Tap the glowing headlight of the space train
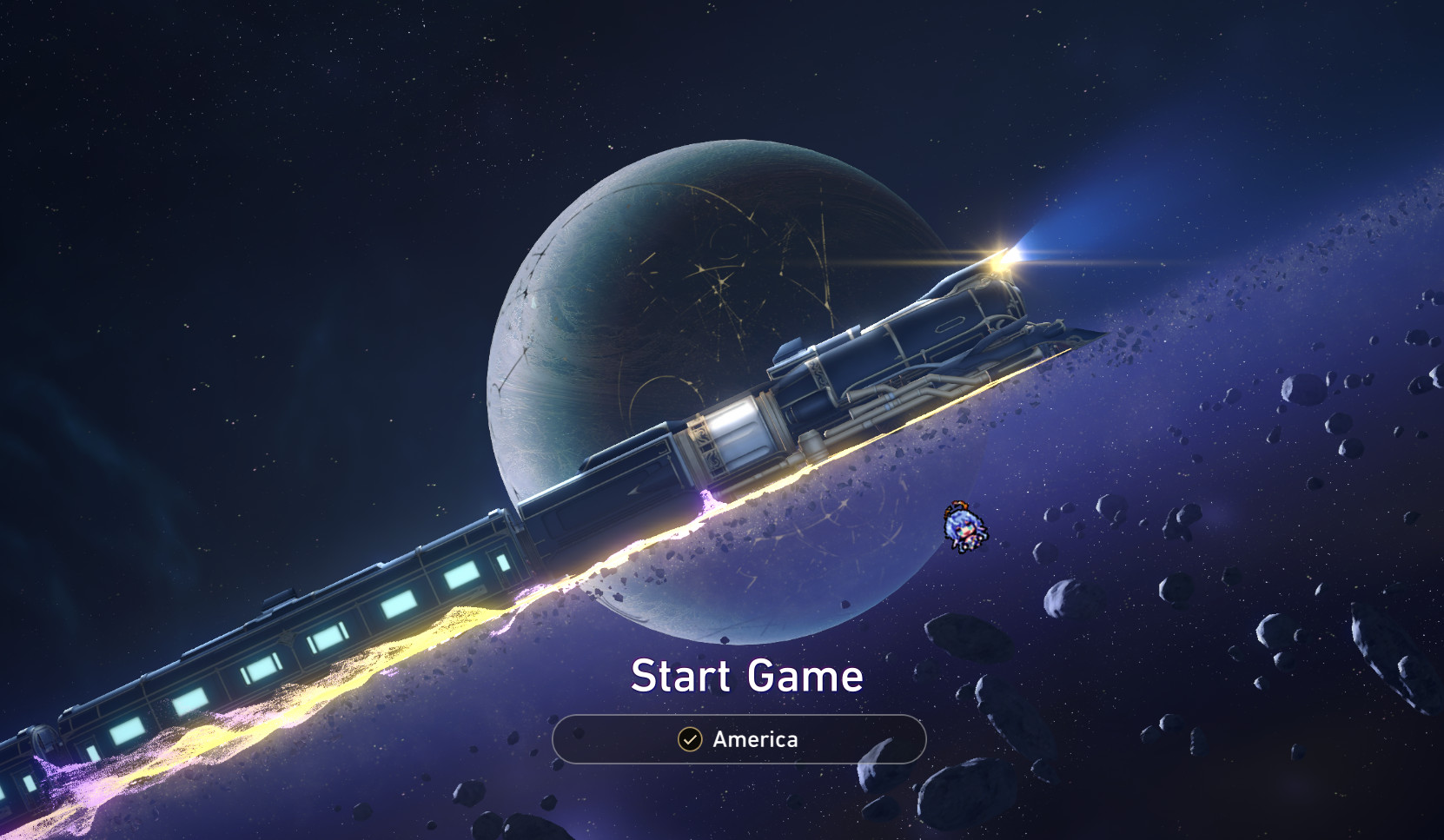 [1006, 255]
